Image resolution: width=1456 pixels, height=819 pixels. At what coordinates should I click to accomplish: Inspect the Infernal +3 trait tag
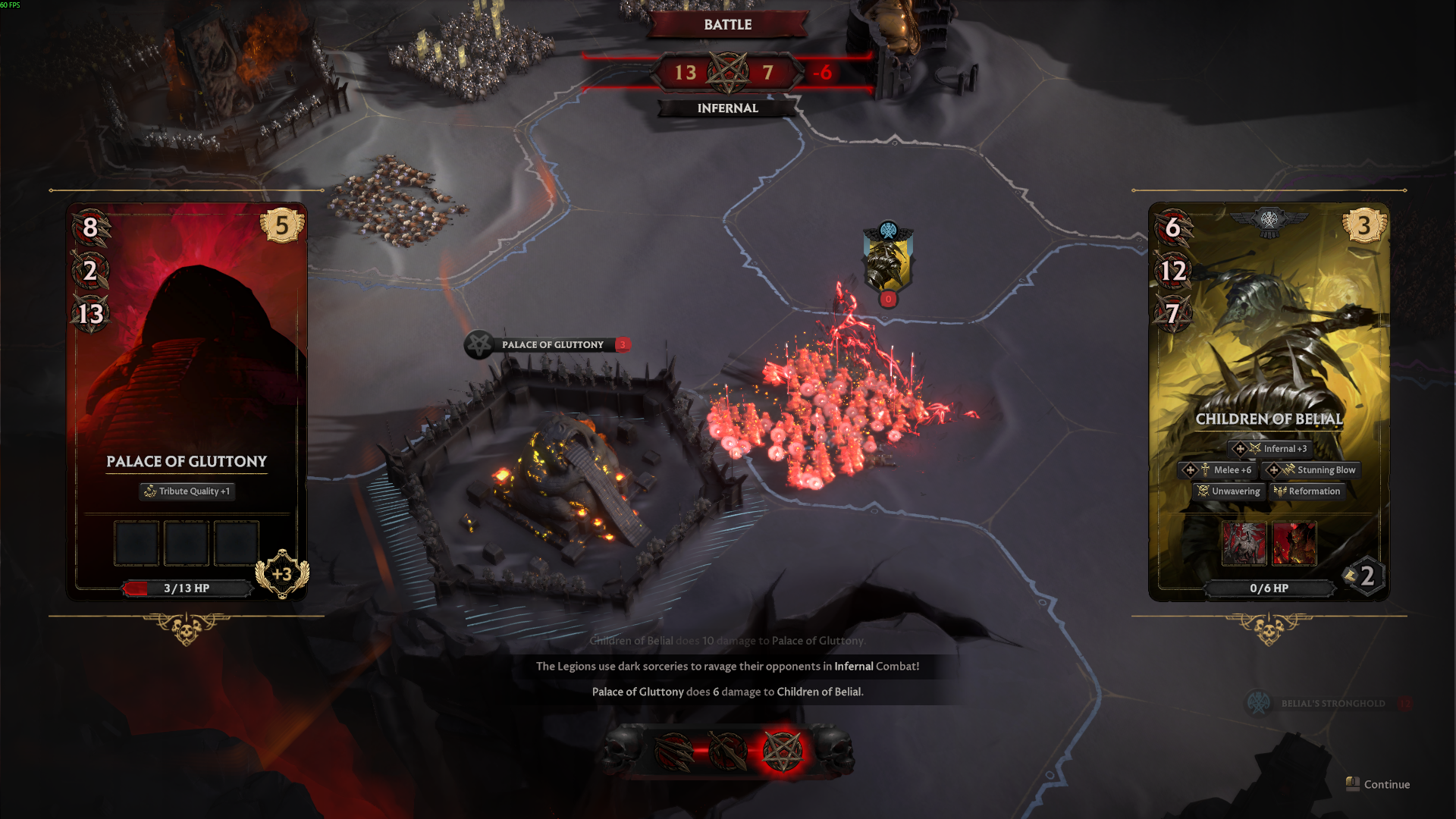pos(1270,449)
